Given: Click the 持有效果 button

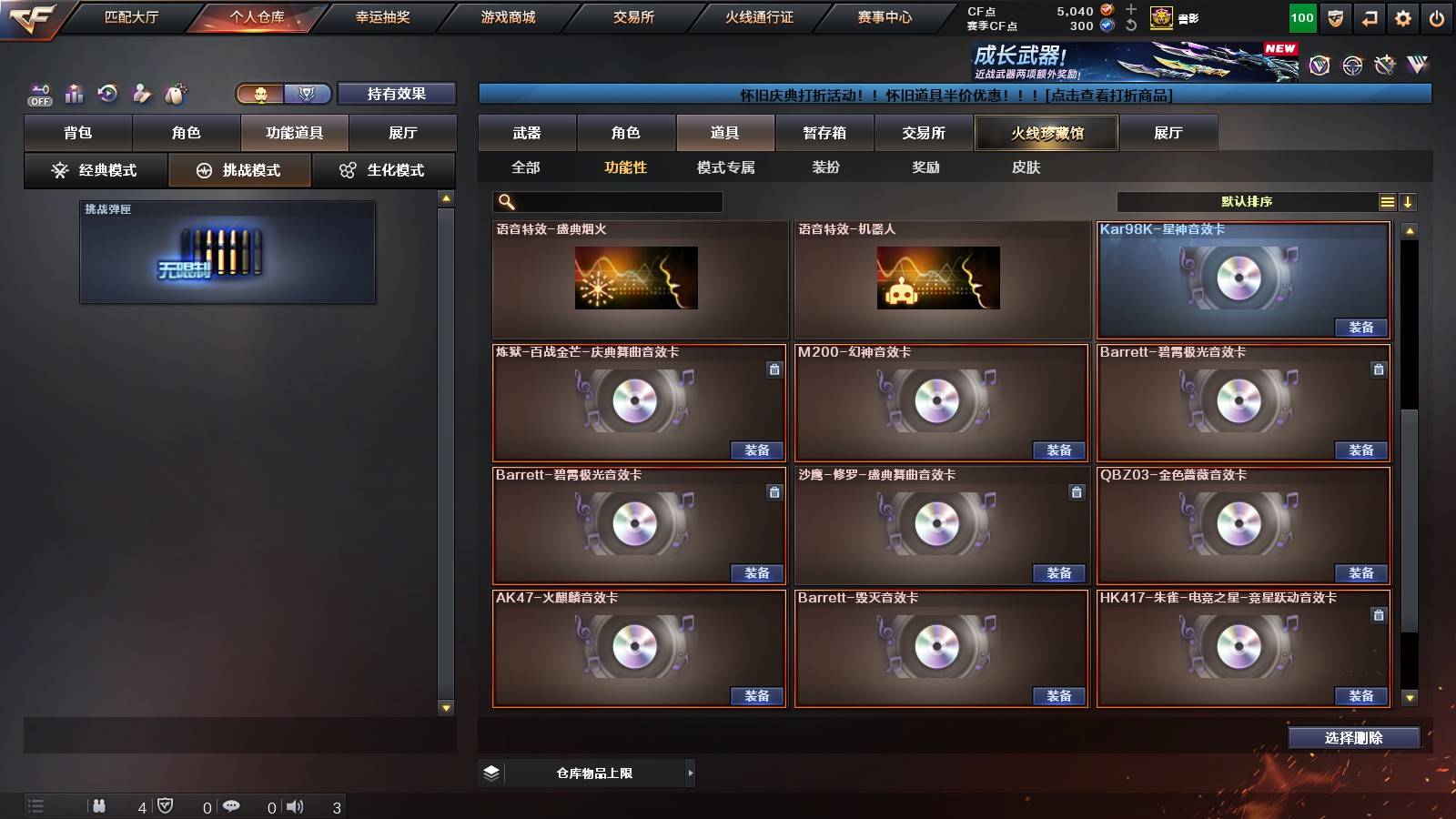Looking at the screenshot, I should [397, 94].
